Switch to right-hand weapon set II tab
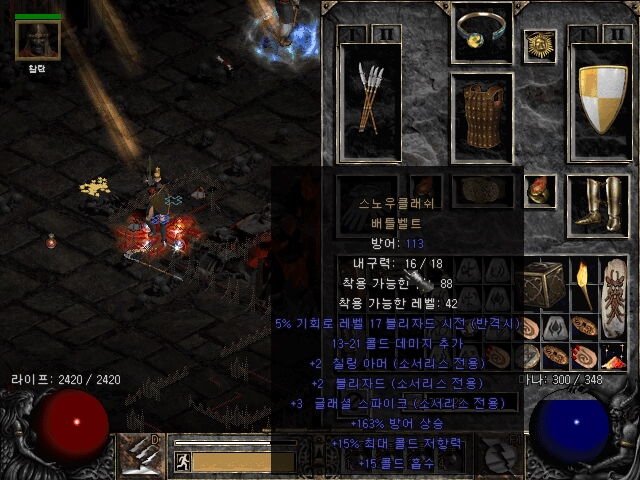 pos(616,33)
